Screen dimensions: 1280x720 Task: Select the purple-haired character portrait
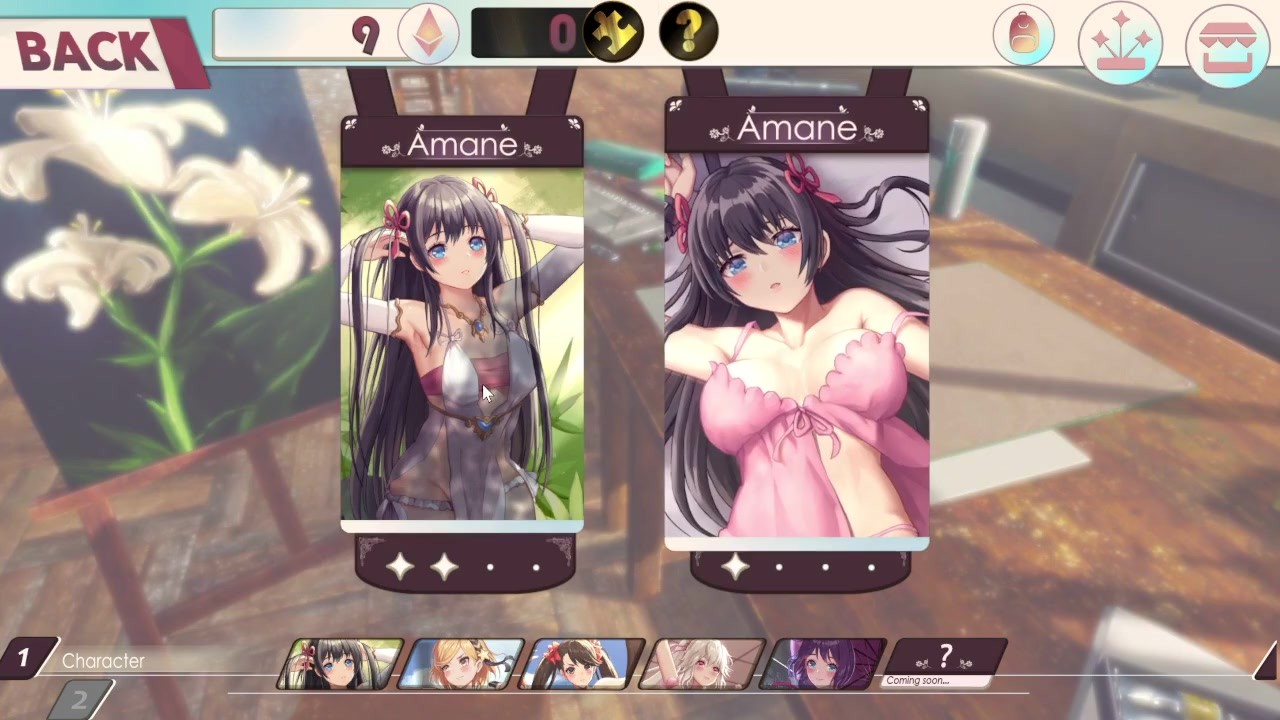point(824,664)
